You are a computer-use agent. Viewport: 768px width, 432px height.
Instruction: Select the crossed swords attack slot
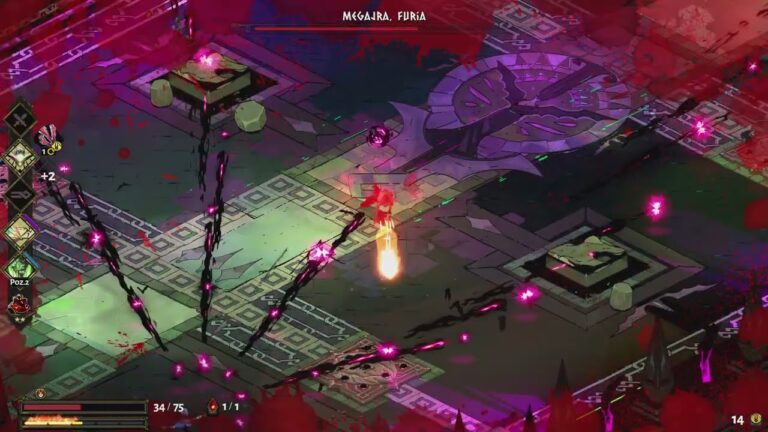(19, 118)
